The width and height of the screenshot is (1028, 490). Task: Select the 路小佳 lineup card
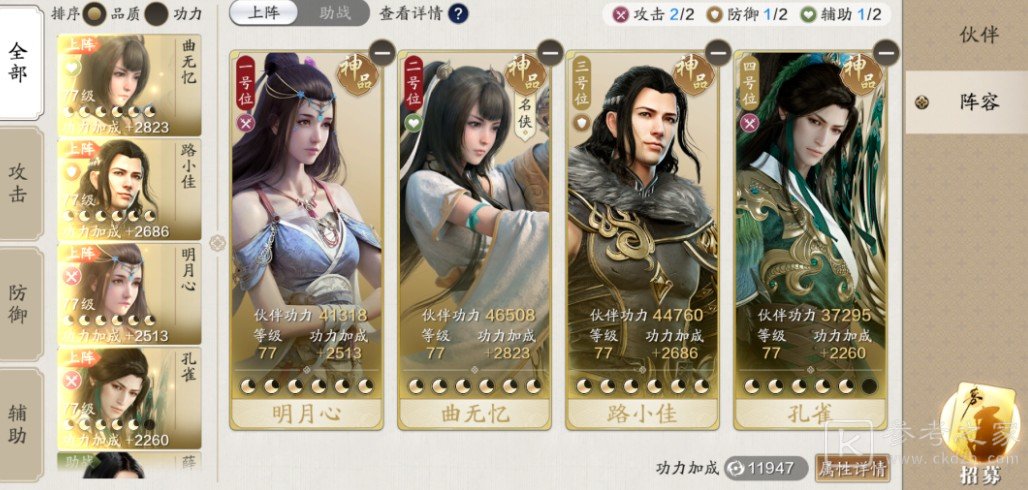(643, 240)
